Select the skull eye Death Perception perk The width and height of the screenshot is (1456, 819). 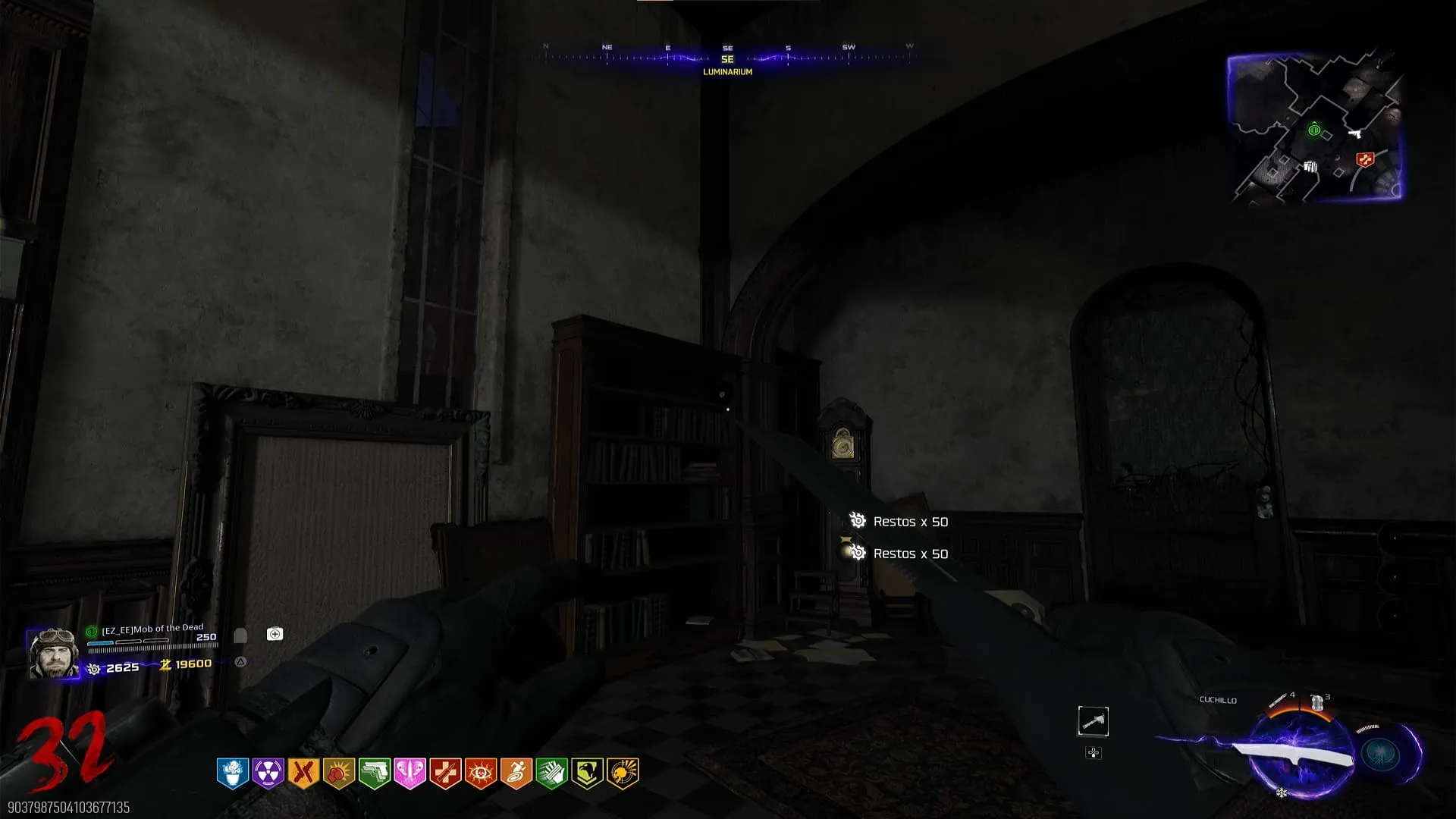click(481, 773)
